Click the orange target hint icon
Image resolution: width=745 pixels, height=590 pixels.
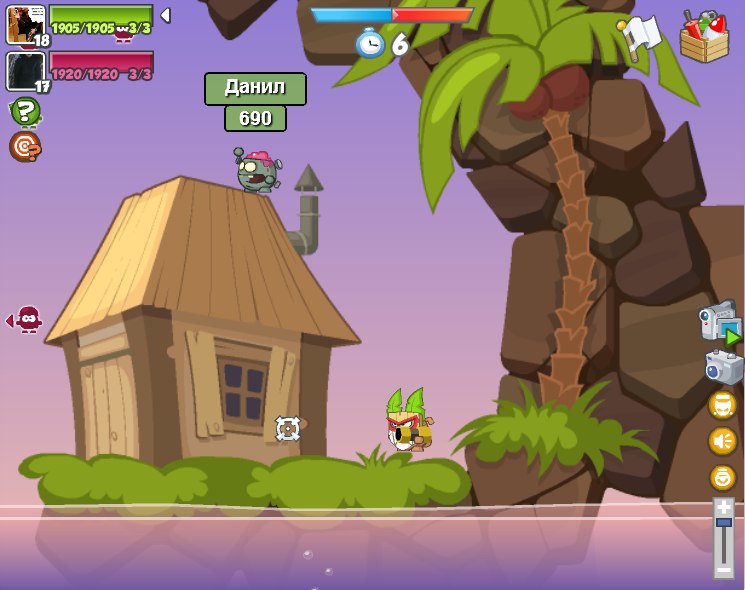coord(25,146)
